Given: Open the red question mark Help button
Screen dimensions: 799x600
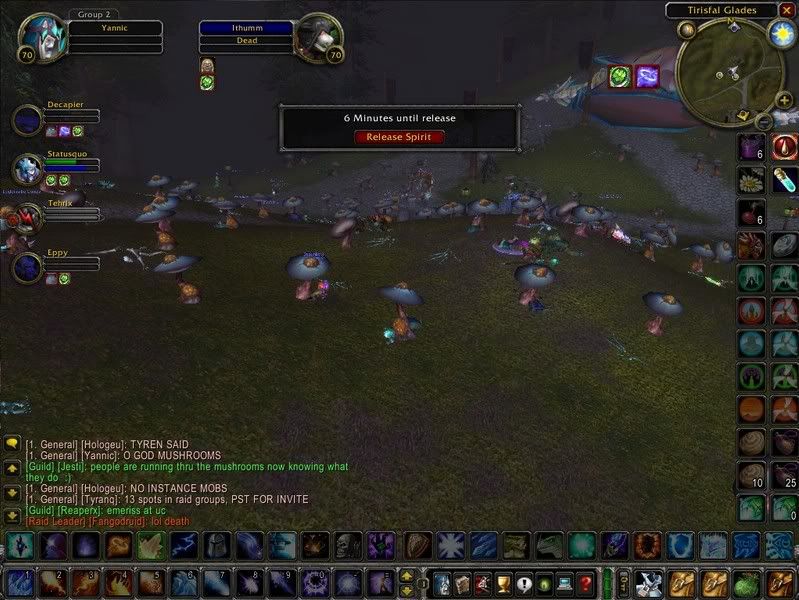Looking at the screenshot, I should pyautogui.click(x=586, y=582).
